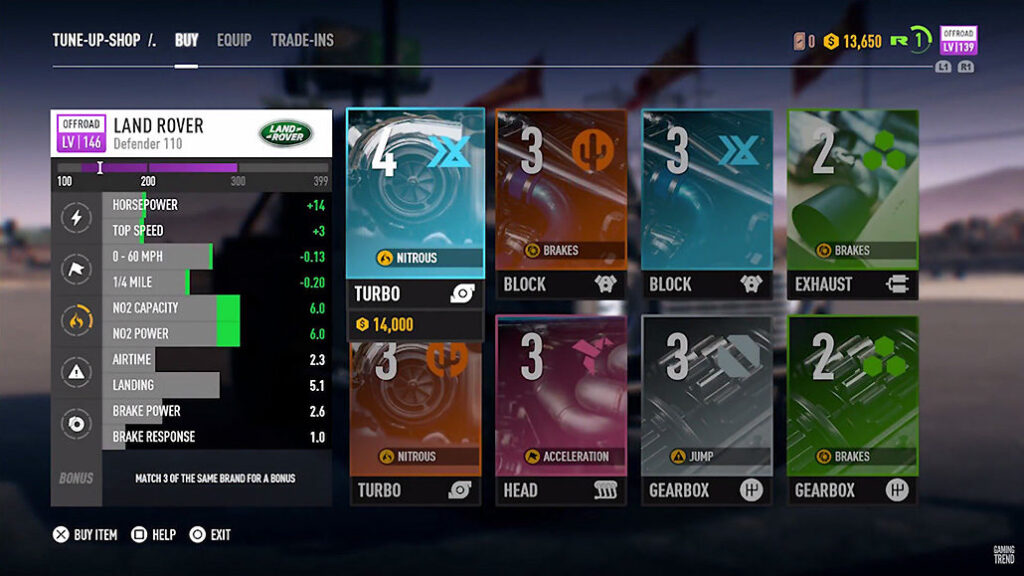Image resolution: width=1024 pixels, height=576 pixels.
Task: Open the Equip tab
Action: point(234,41)
